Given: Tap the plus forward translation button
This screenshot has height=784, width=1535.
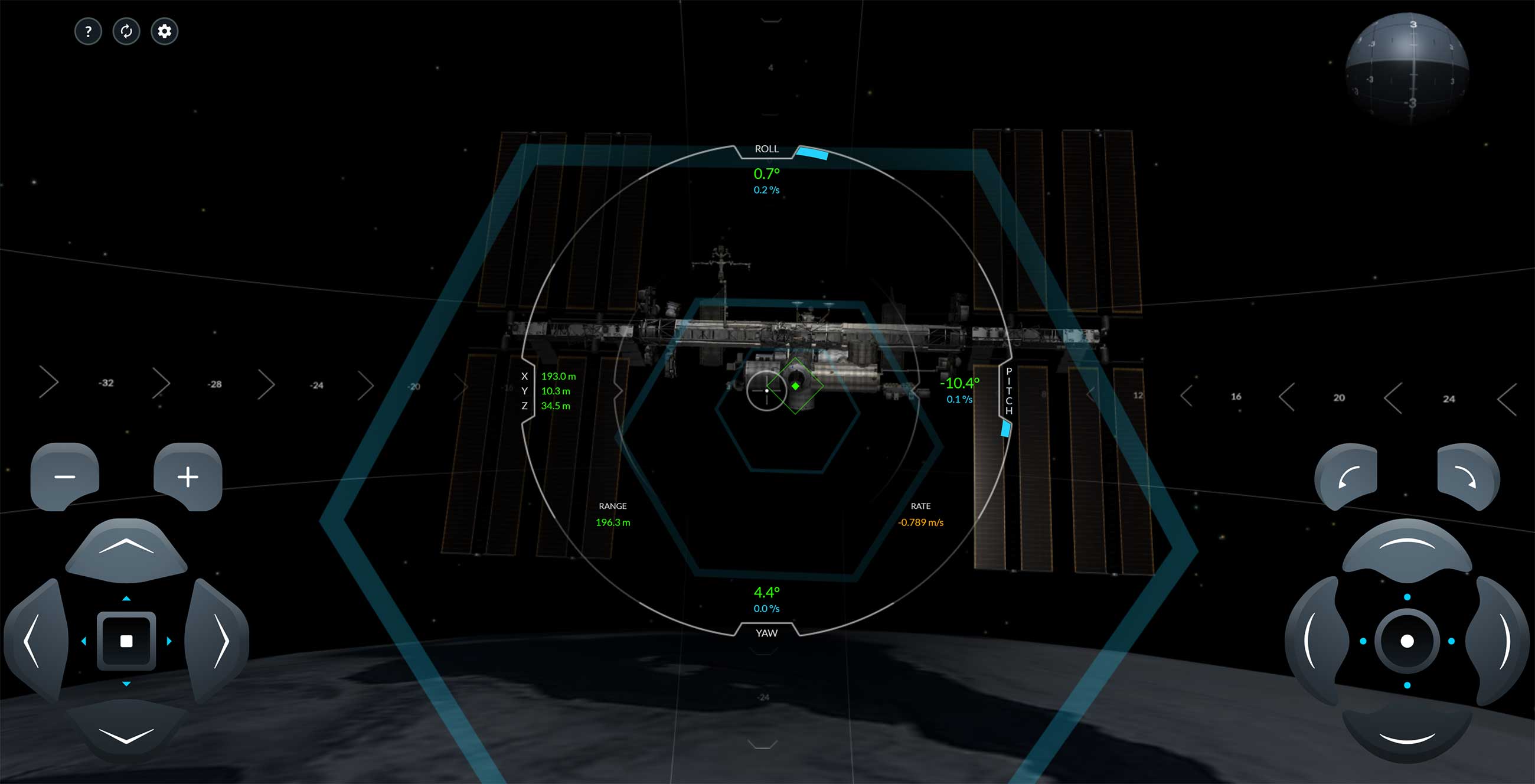Looking at the screenshot, I should [x=188, y=476].
